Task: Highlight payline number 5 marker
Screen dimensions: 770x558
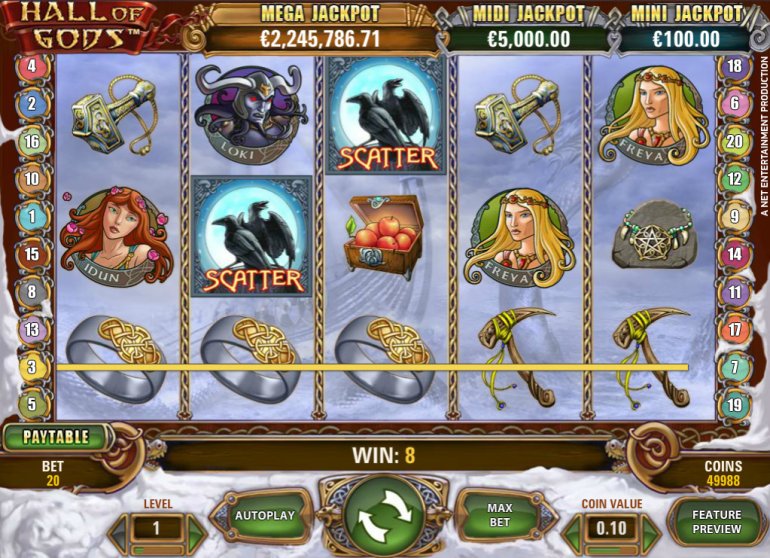Action: pos(32,405)
